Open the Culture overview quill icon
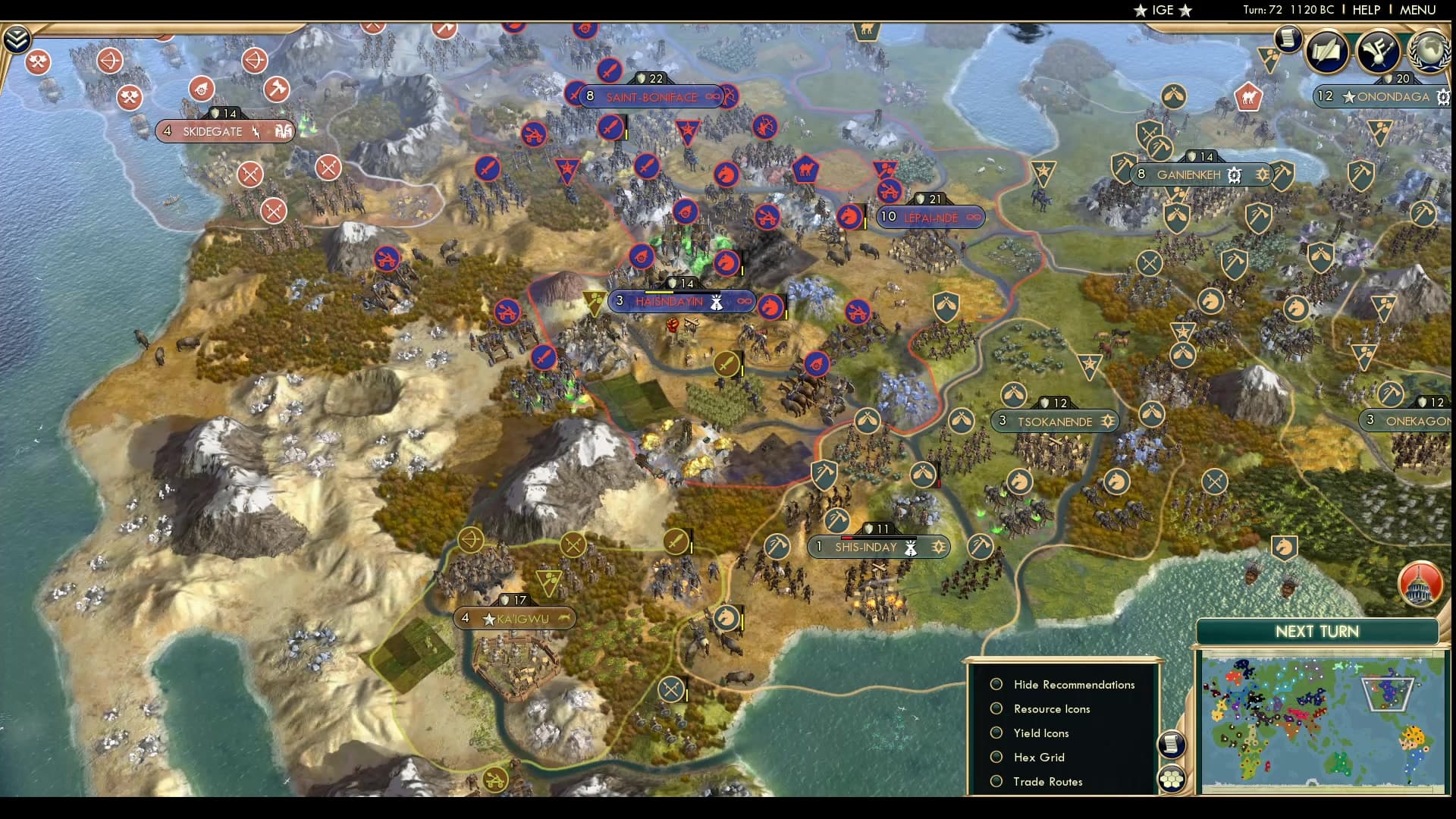The image size is (1456, 819). pyautogui.click(x=1327, y=52)
